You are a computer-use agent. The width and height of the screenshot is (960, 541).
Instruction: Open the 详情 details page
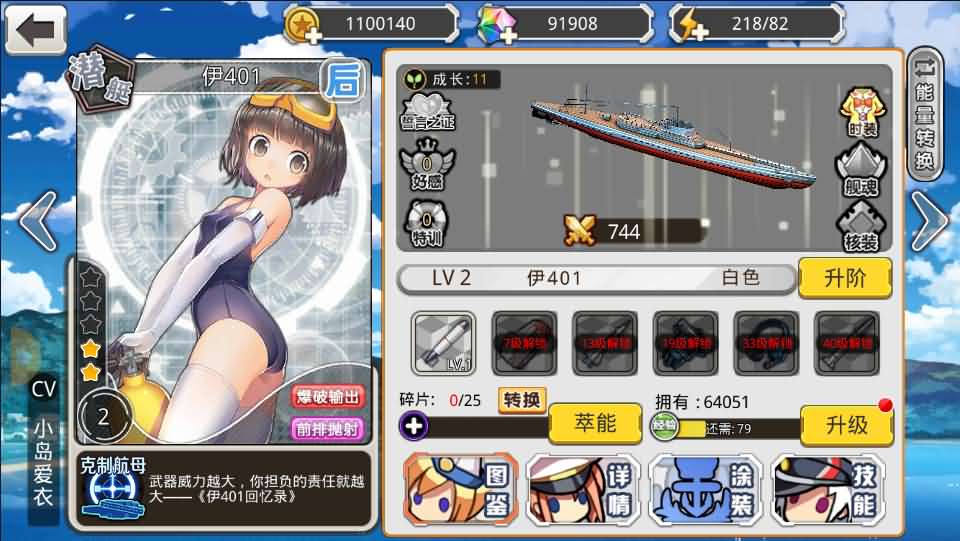pos(584,489)
